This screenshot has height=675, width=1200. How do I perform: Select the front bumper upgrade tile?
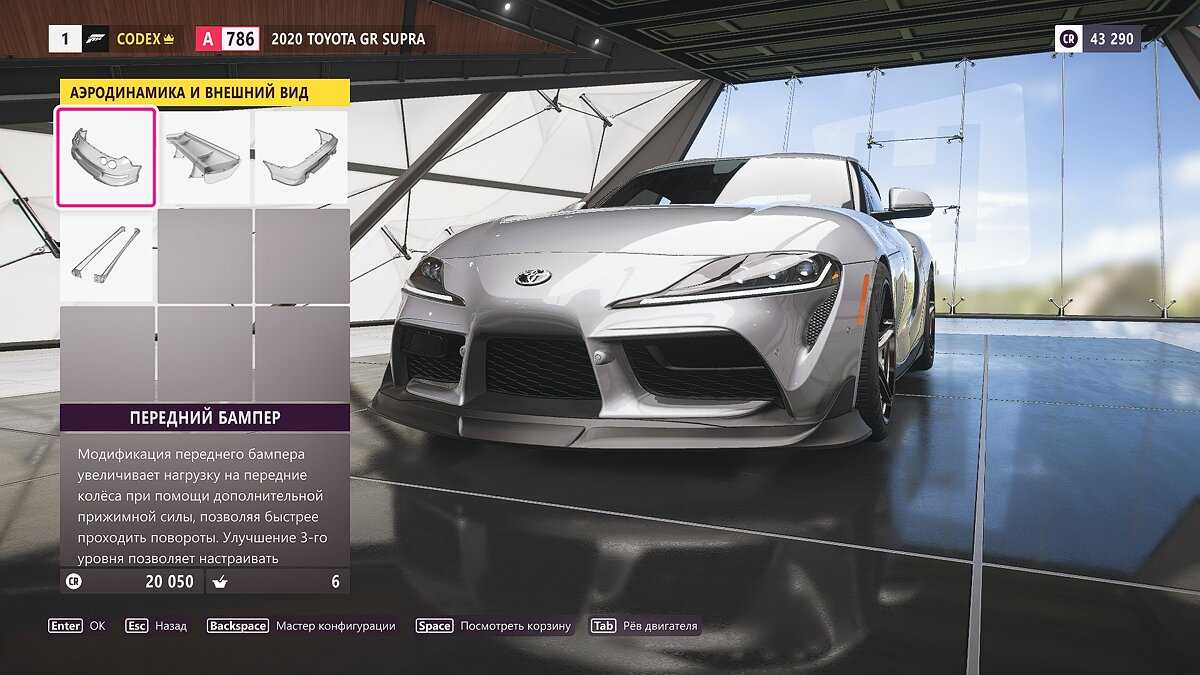pos(106,157)
